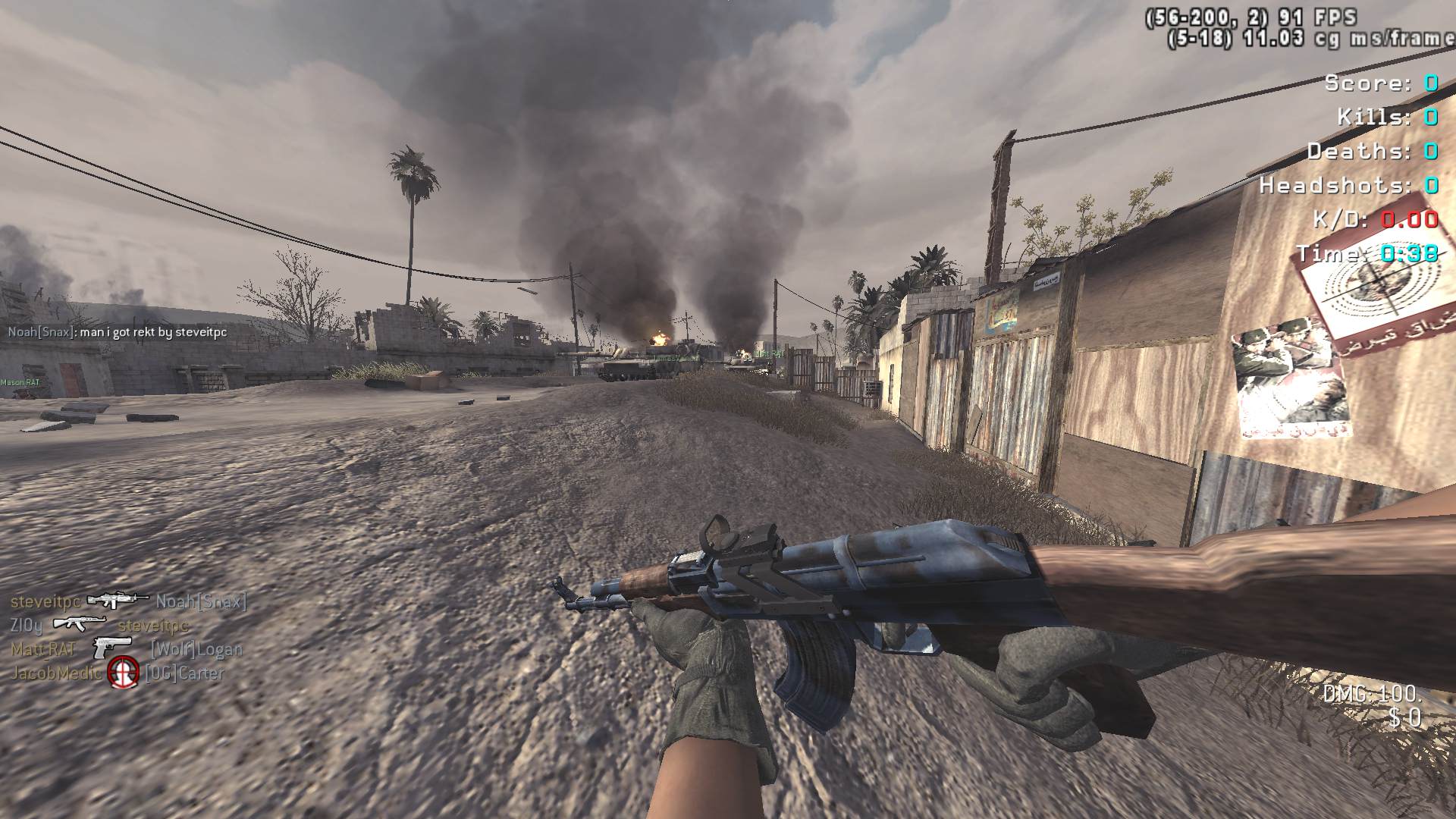Click the chat message from Noah[Snax]
1456x819 pixels.
click(x=118, y=332)
